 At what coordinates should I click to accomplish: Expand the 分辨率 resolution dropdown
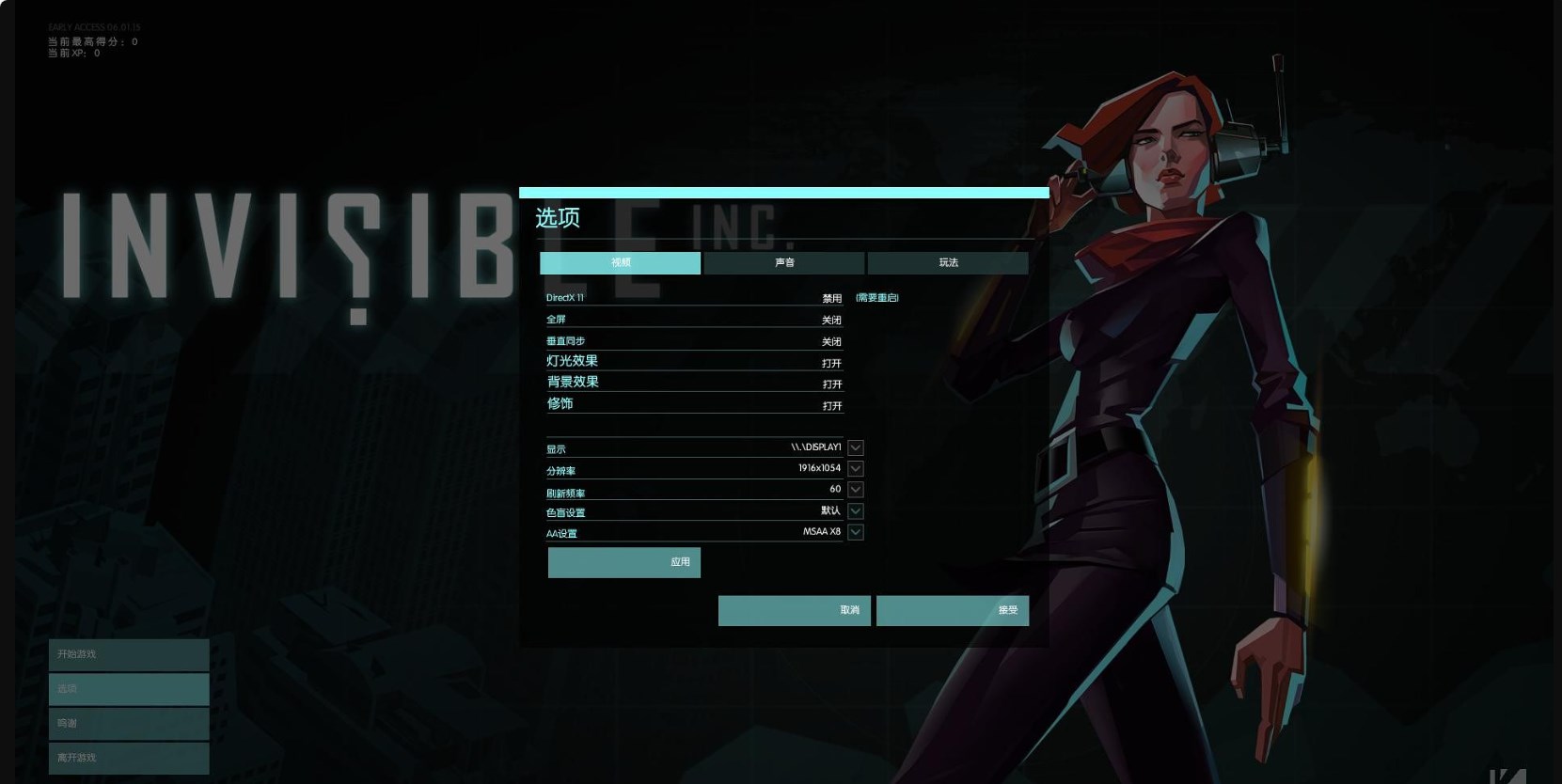click(x=855, y=468)
